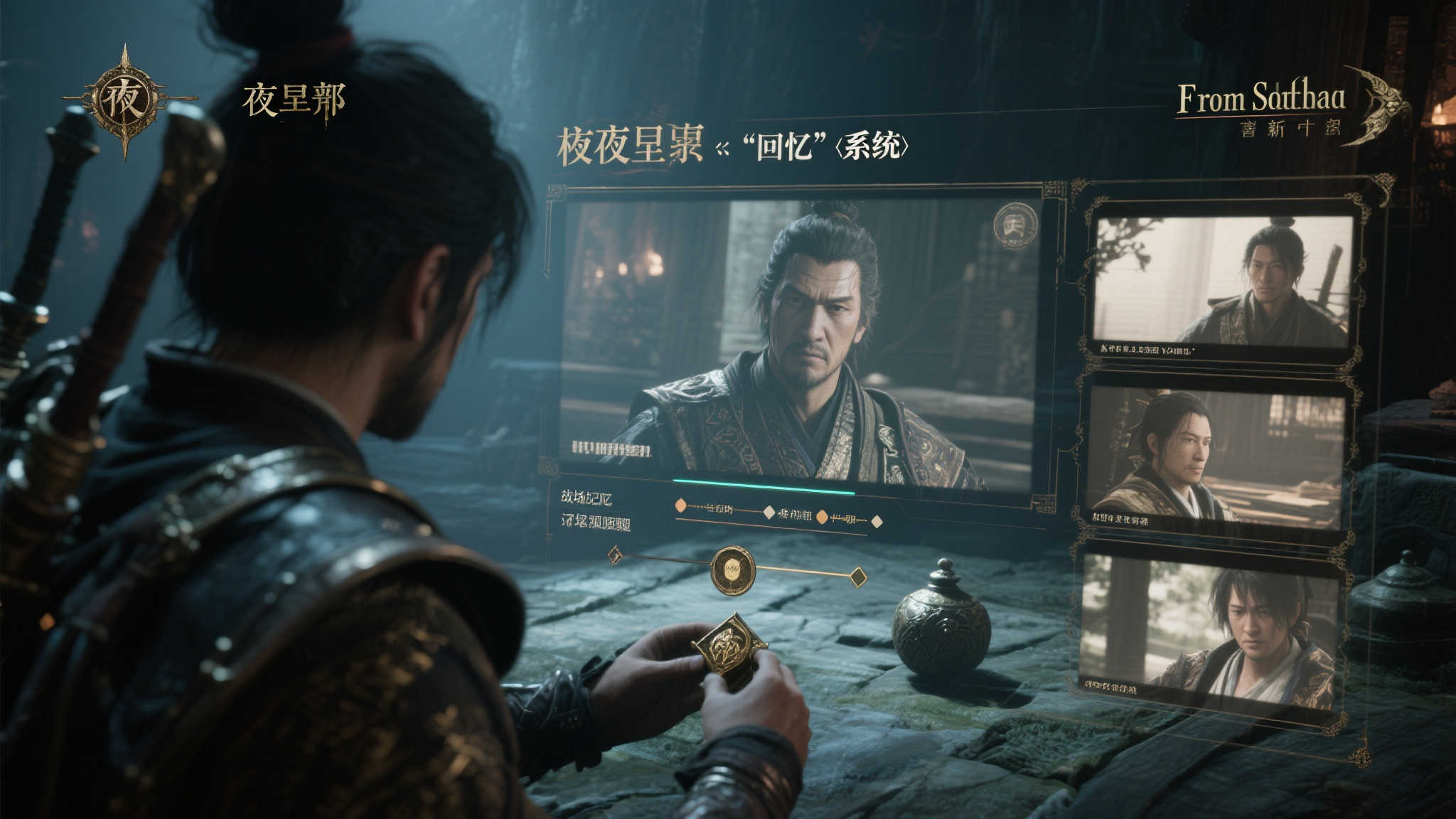
Task: Open the round 夜 emblem
Action: (125, 100)
